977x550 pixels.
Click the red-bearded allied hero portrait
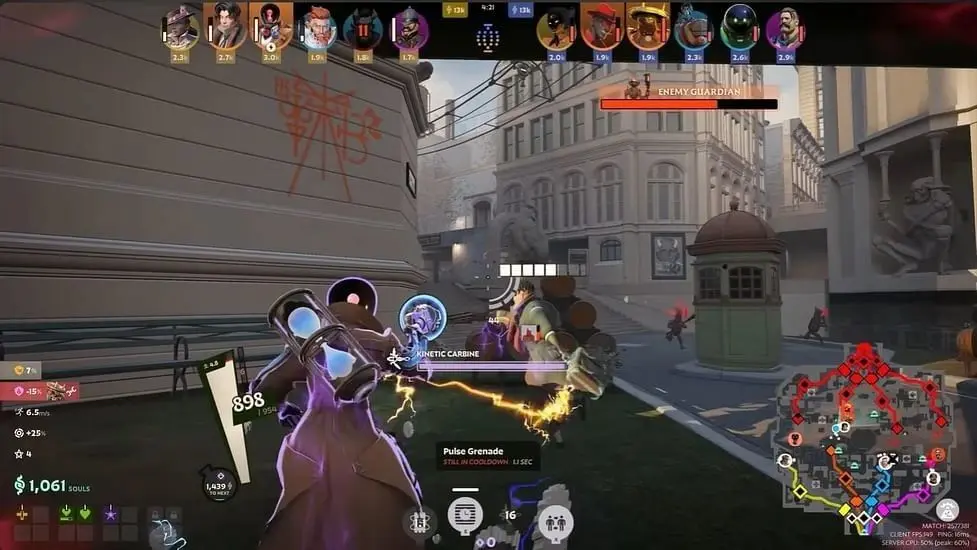[317, 28]
